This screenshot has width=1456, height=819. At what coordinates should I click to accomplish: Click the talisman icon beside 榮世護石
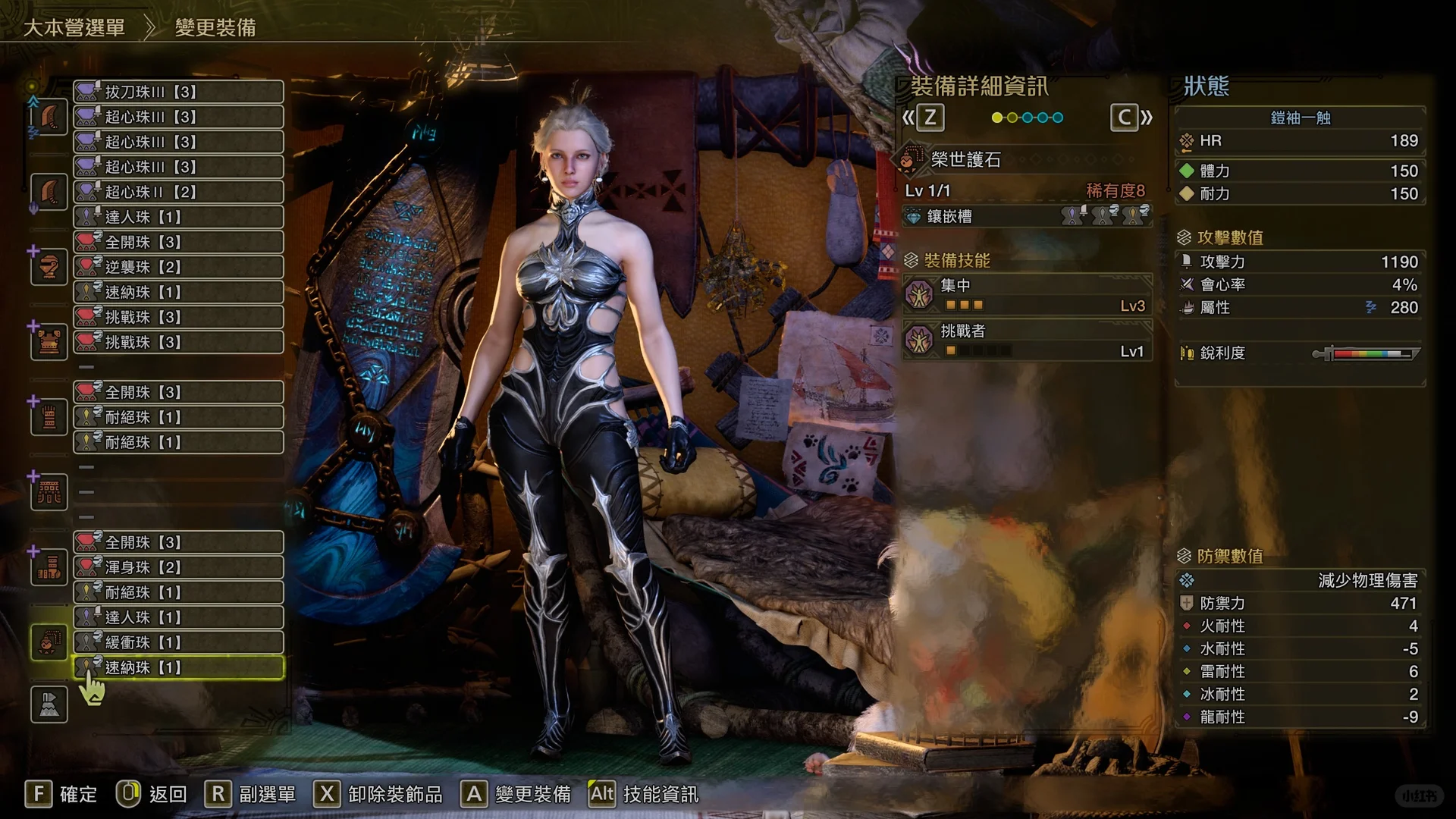[909, 160]
